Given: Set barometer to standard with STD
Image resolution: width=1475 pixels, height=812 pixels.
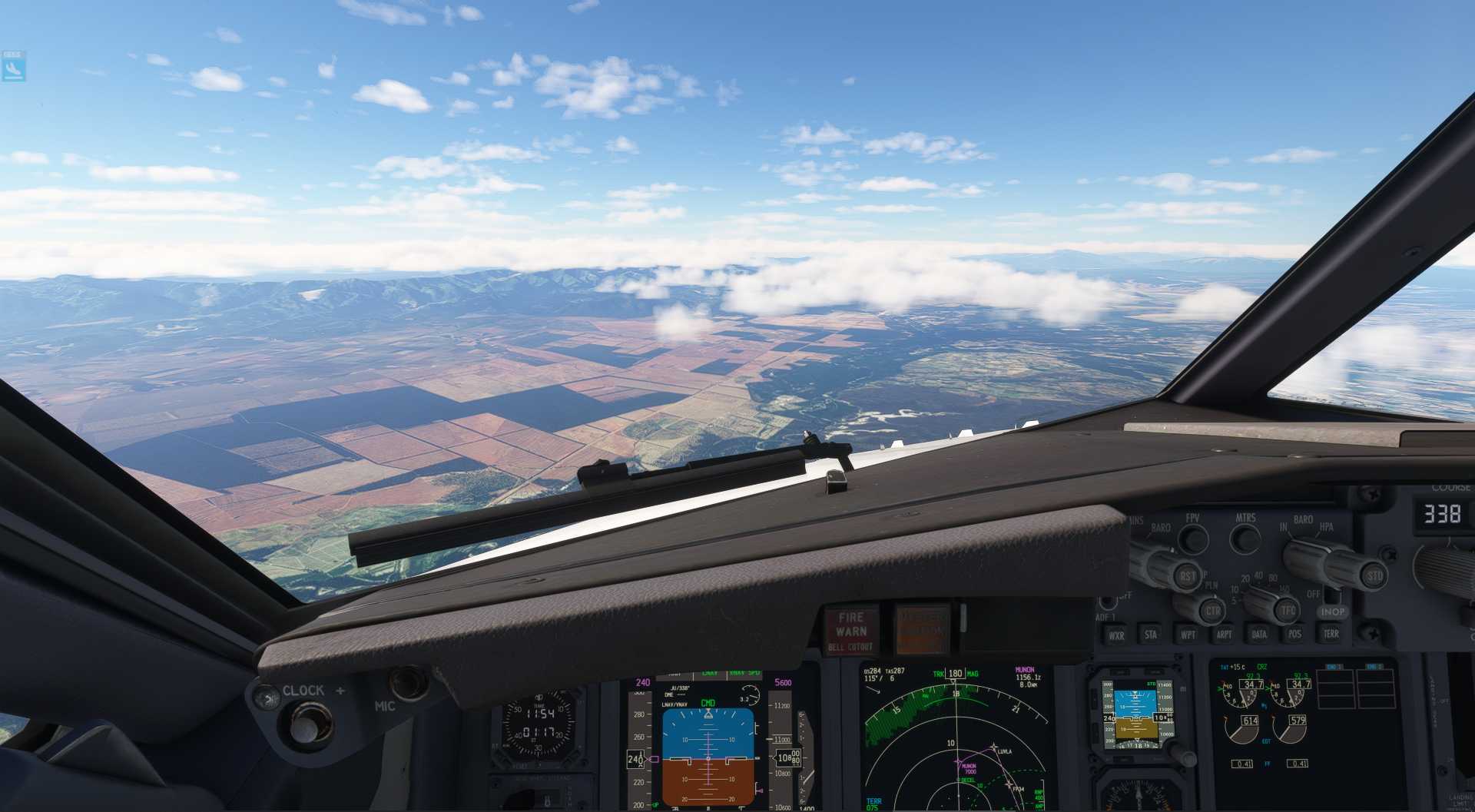Looking at the screenshot, I should [x=1374, y=575].
